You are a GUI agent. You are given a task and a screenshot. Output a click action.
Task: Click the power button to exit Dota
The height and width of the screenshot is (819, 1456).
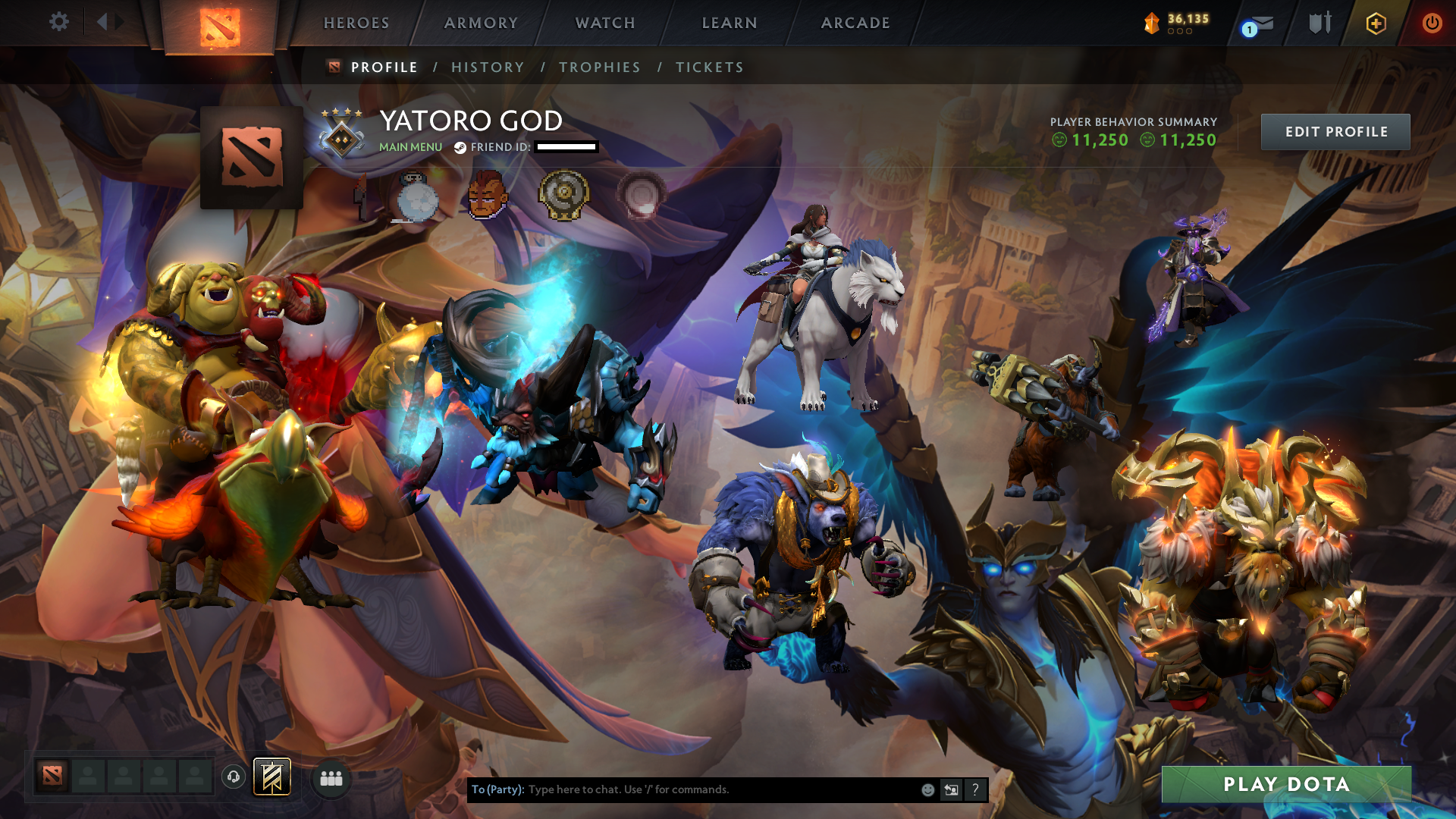1432,24
